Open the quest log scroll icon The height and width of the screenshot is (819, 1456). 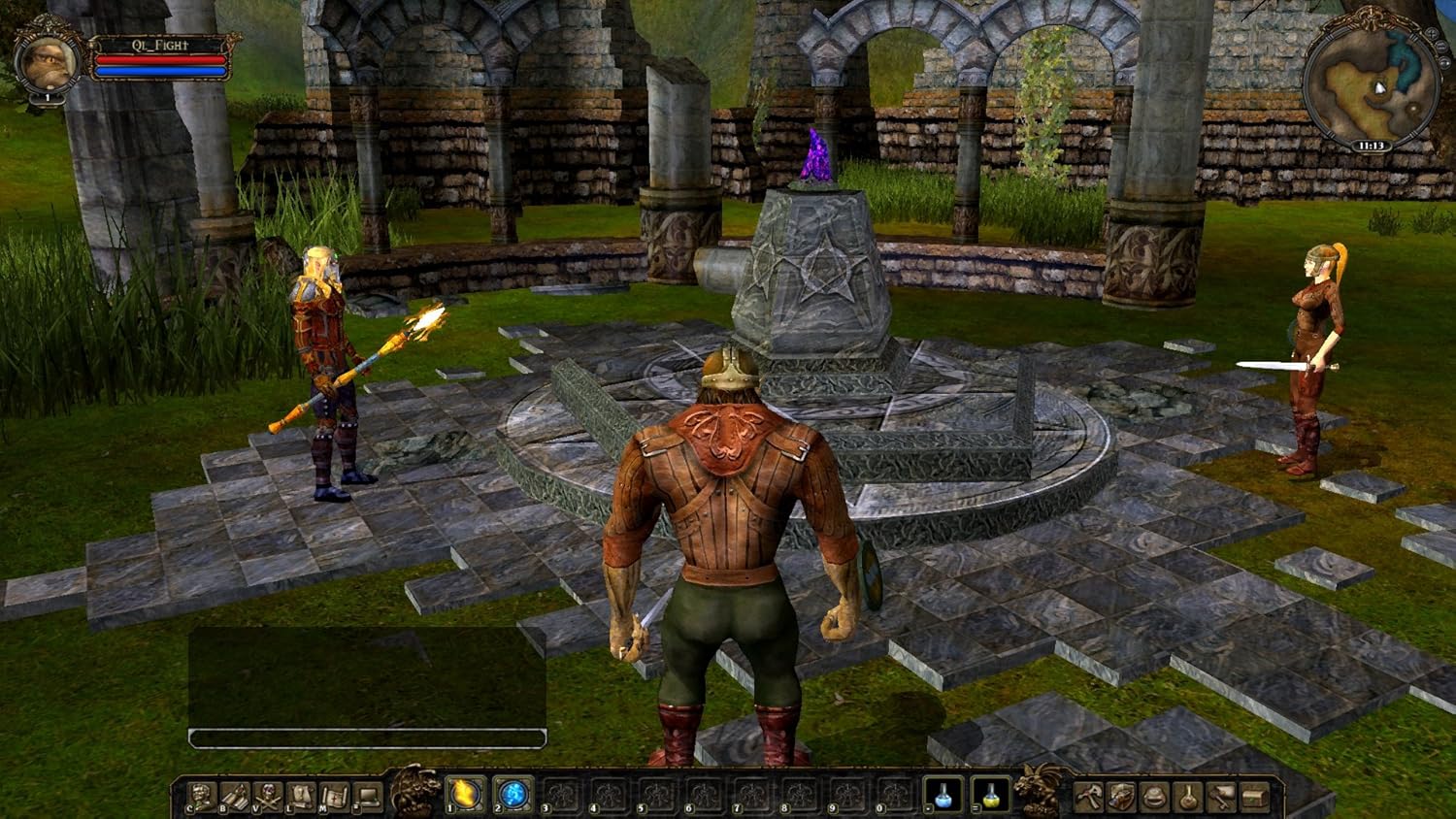click(x=301, y=796)
